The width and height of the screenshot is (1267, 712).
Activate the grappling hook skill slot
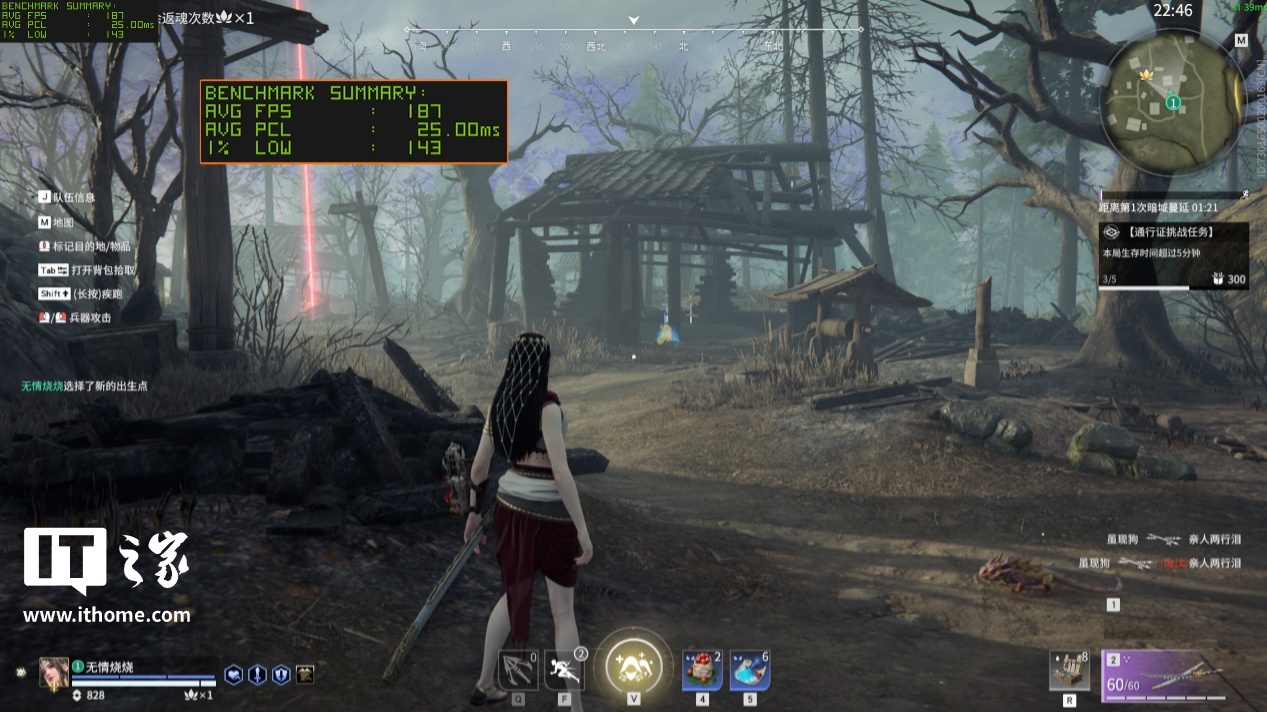(518, 669)
